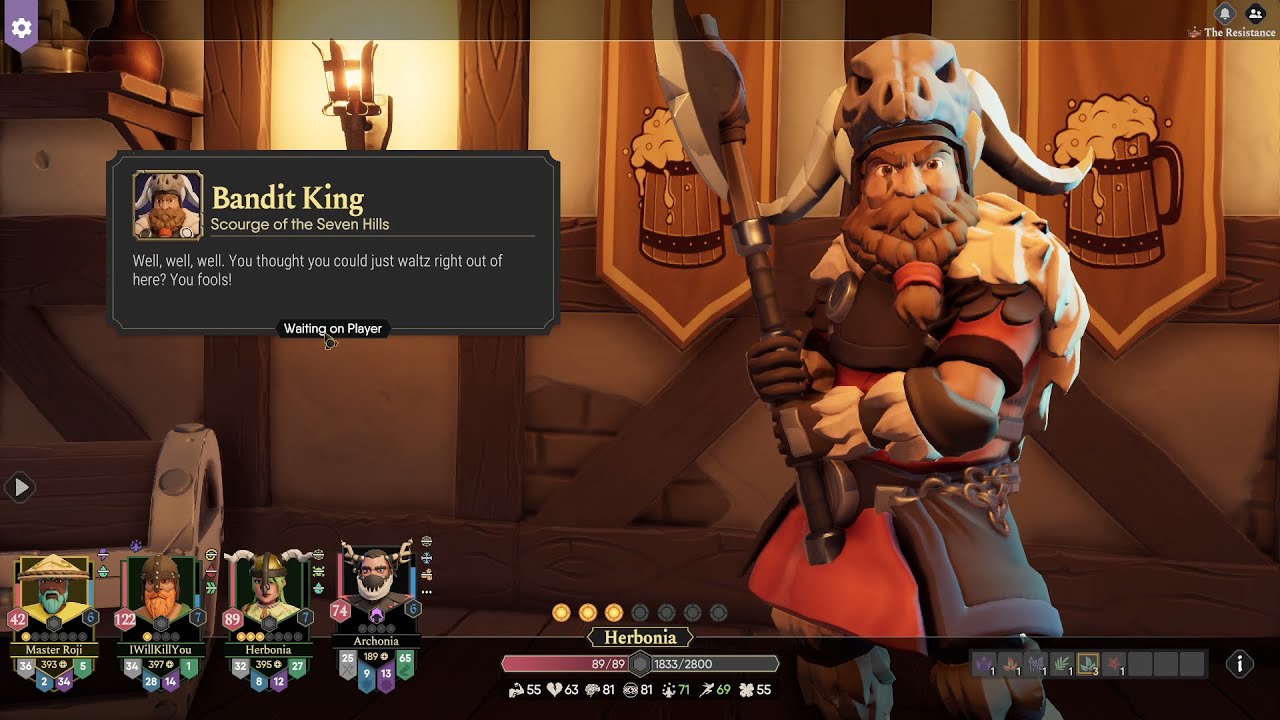This screenshot has width=1280, height=720.
Task: Select the green fern herb slot
Action: point(1061,663)
